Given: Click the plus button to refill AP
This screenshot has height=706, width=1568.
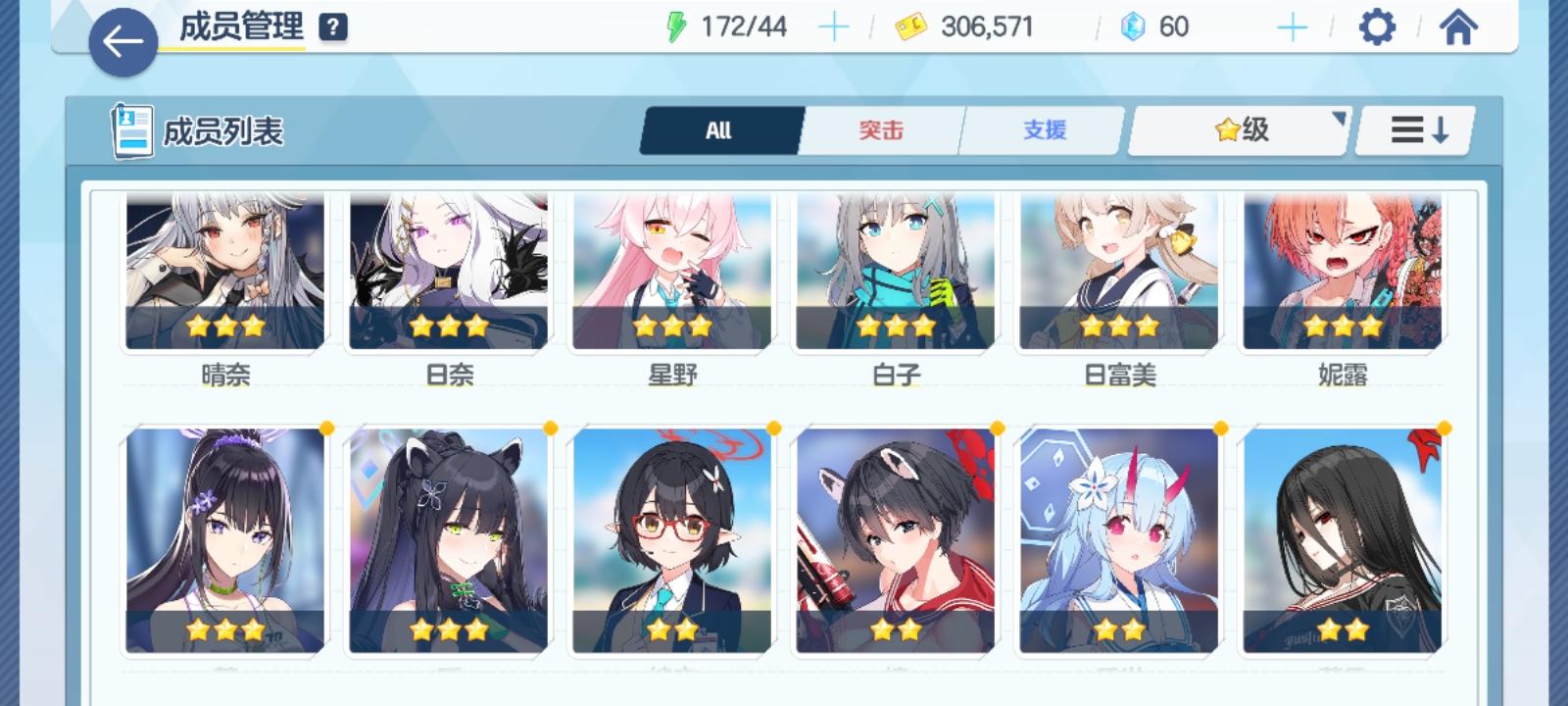Looking at the screenshot, I should [x=833, y=27].
